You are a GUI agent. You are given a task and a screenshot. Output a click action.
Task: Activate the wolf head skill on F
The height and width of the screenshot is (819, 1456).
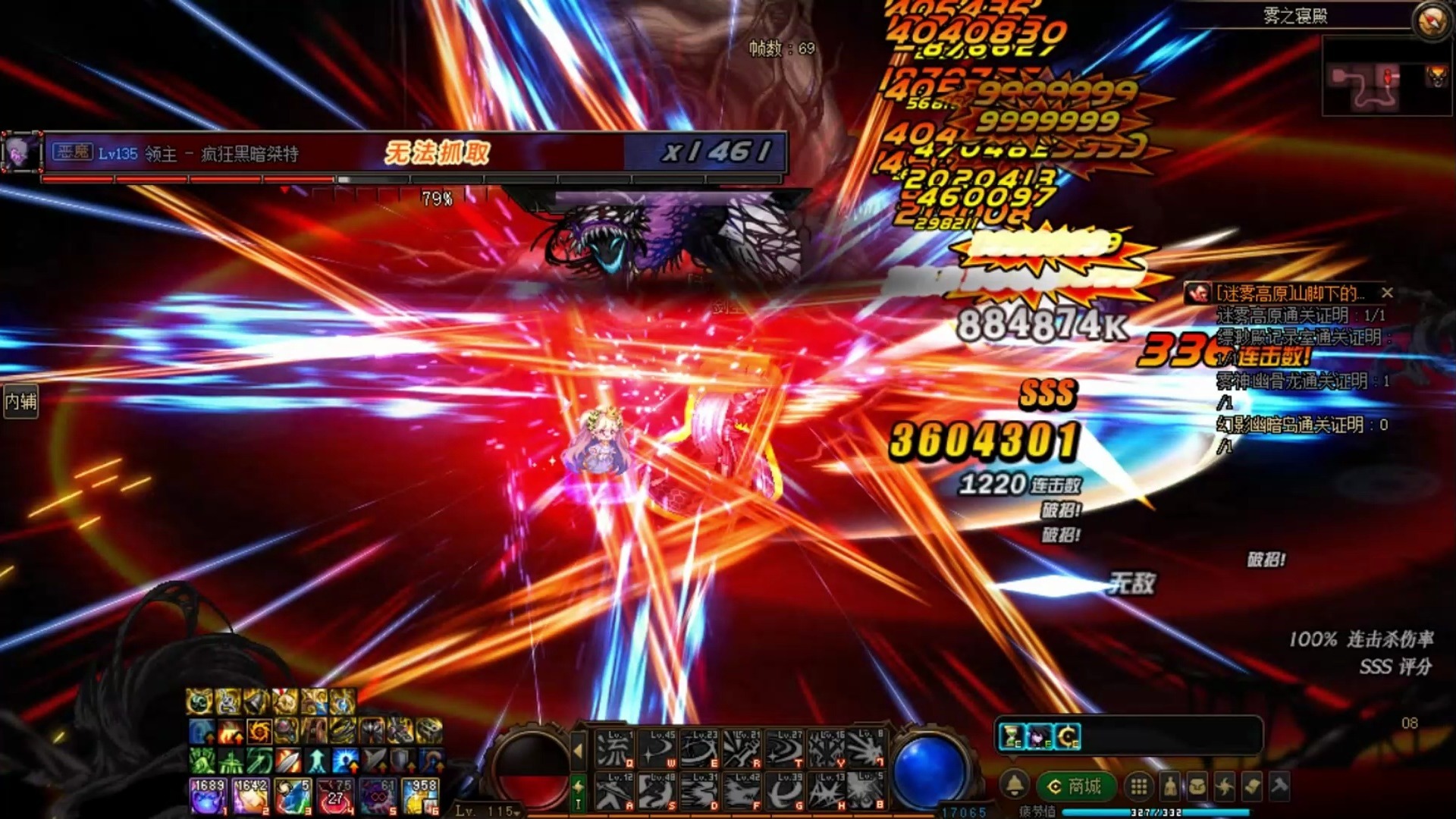741,791
